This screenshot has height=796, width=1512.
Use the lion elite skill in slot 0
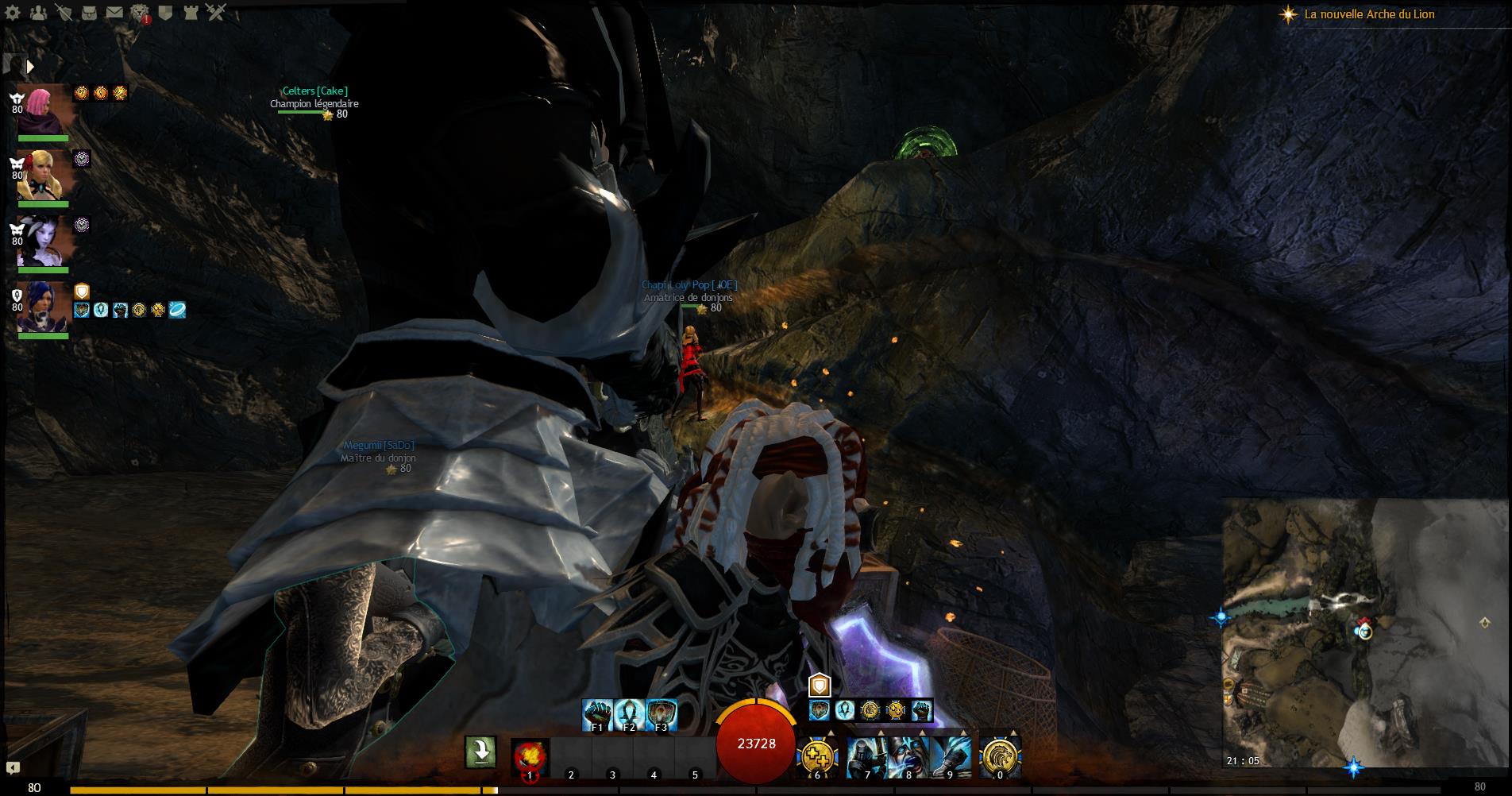[x=1000, y=756]
